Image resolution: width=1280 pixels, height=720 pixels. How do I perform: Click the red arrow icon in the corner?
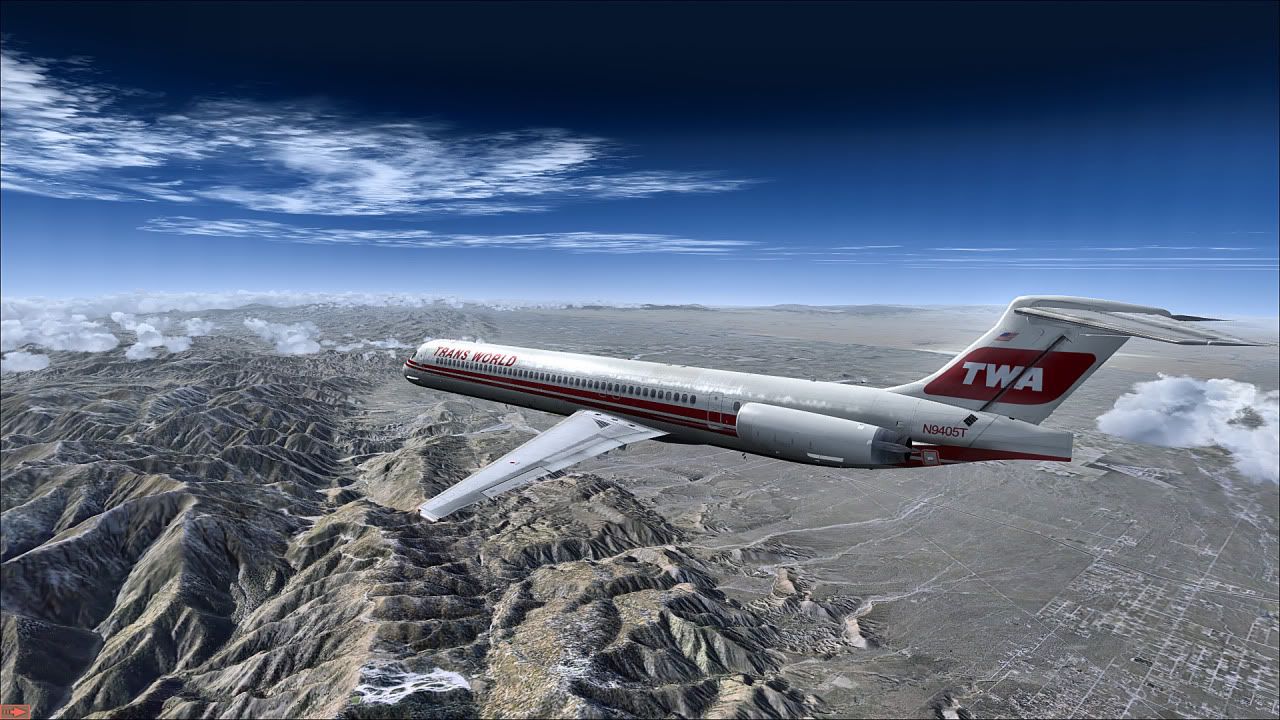(x=16, y=711)
